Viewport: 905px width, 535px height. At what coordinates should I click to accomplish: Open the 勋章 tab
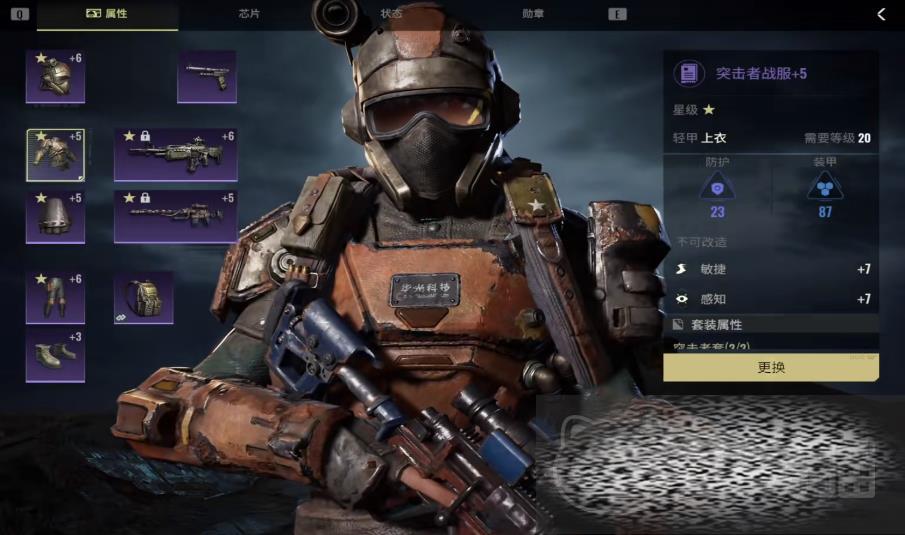click(534, 14)
